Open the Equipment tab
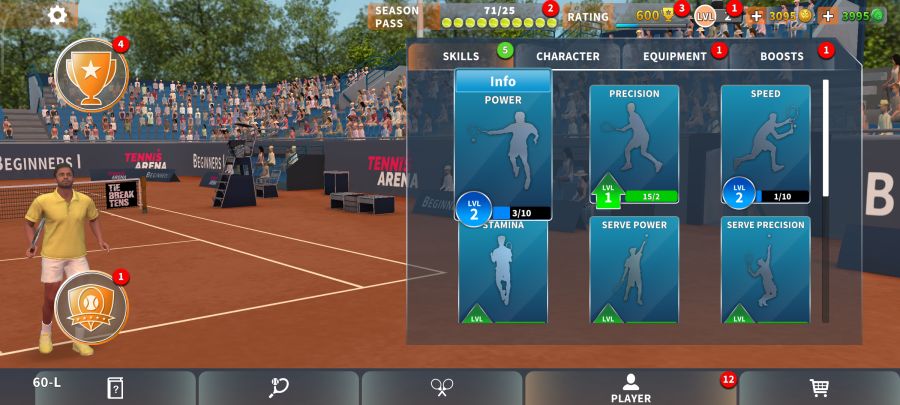900x405 pixels. point(675,56)
